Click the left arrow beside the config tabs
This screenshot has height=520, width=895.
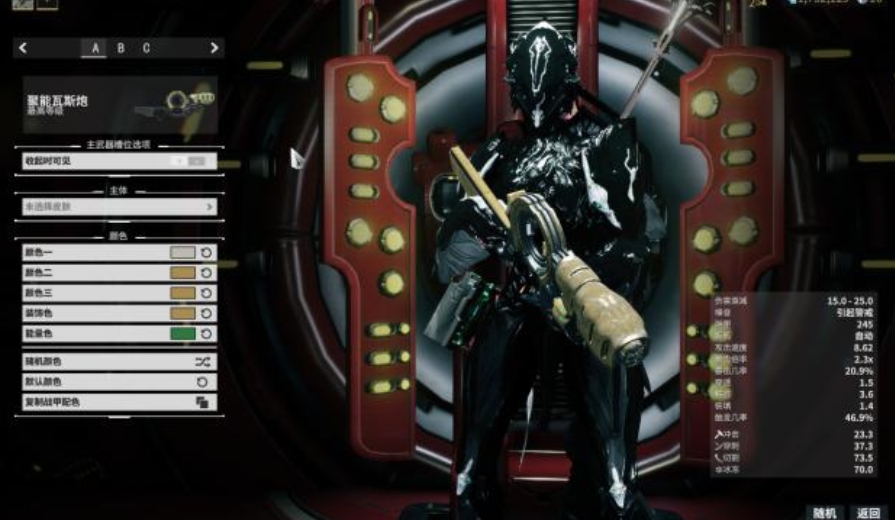(23, 48)
